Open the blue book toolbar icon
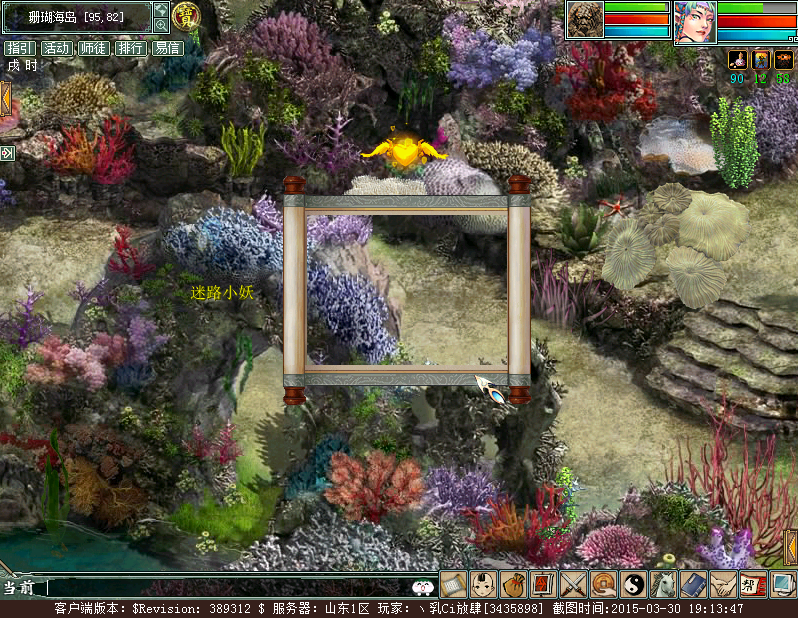This screenshot has height=618, width=798. click(693, 584)
